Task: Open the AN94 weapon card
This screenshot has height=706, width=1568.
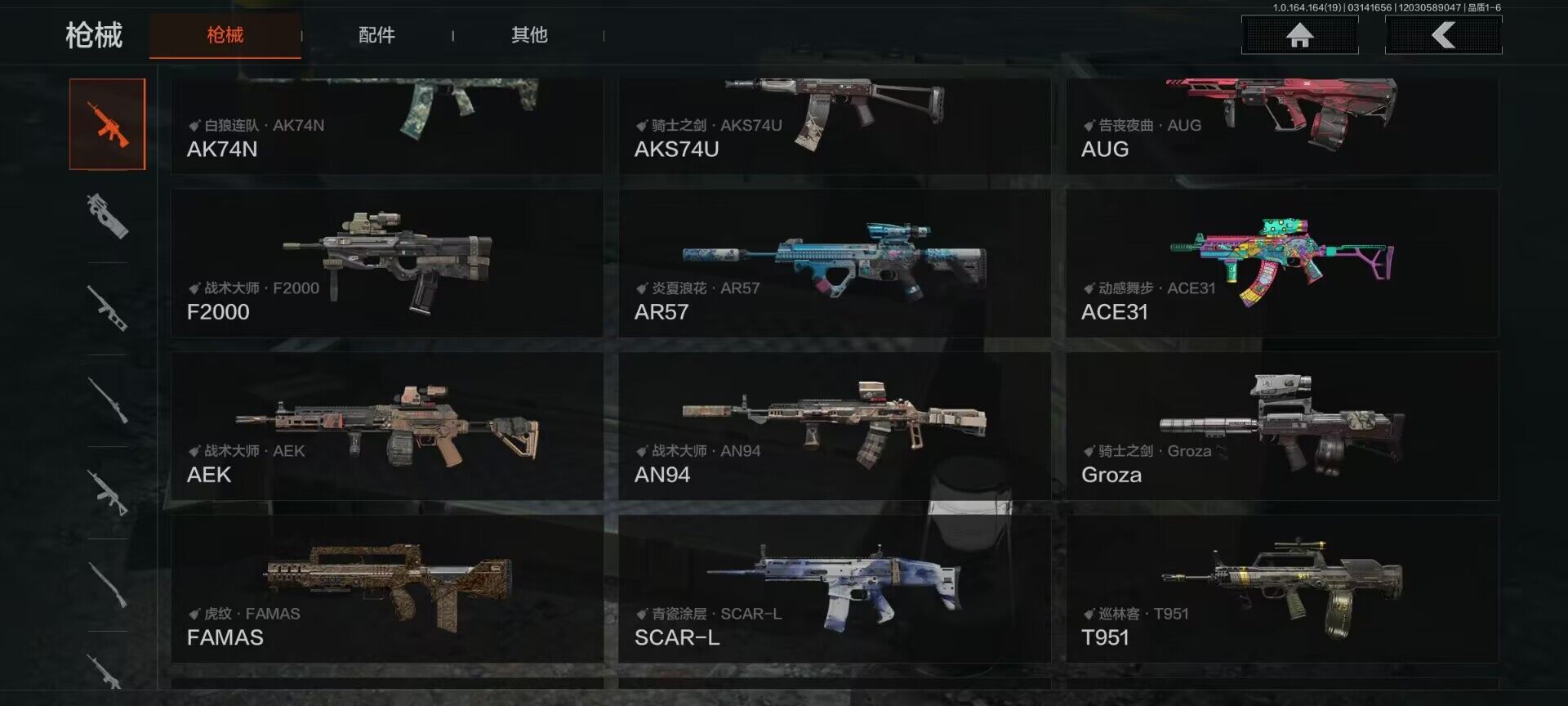Action: tap(834, 426)
